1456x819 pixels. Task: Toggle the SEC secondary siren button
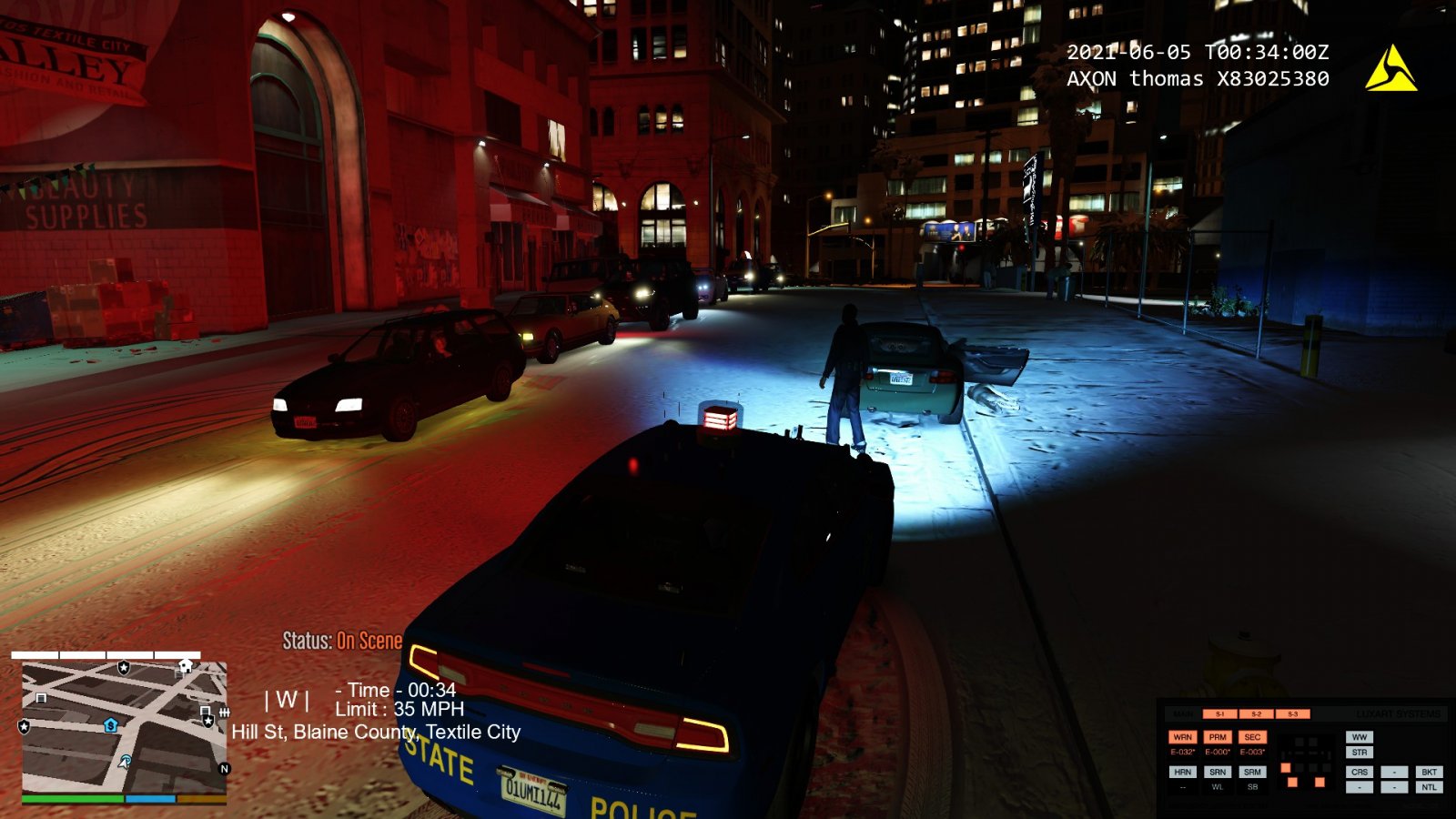tap(1252, 737)
